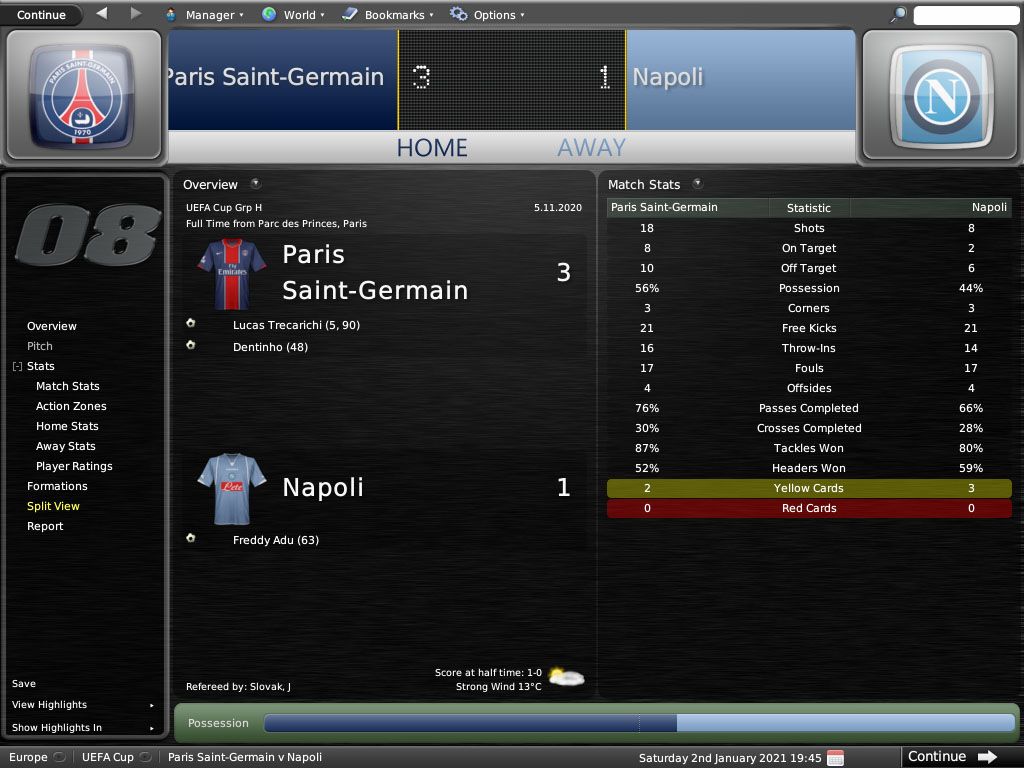Switch to the AWAY tab
The width and height of the screenshot is (1024, 768).
[591, 148]
